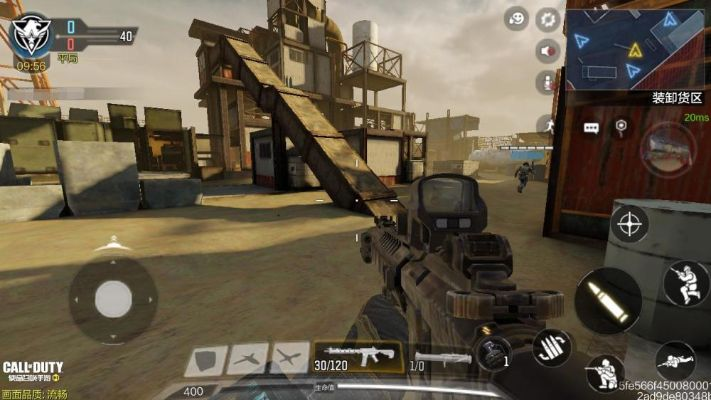The height and width of the screenshot is (400, 711).
Task: Toggle the sprinting runner icon
Action: (x=548, y=125)
